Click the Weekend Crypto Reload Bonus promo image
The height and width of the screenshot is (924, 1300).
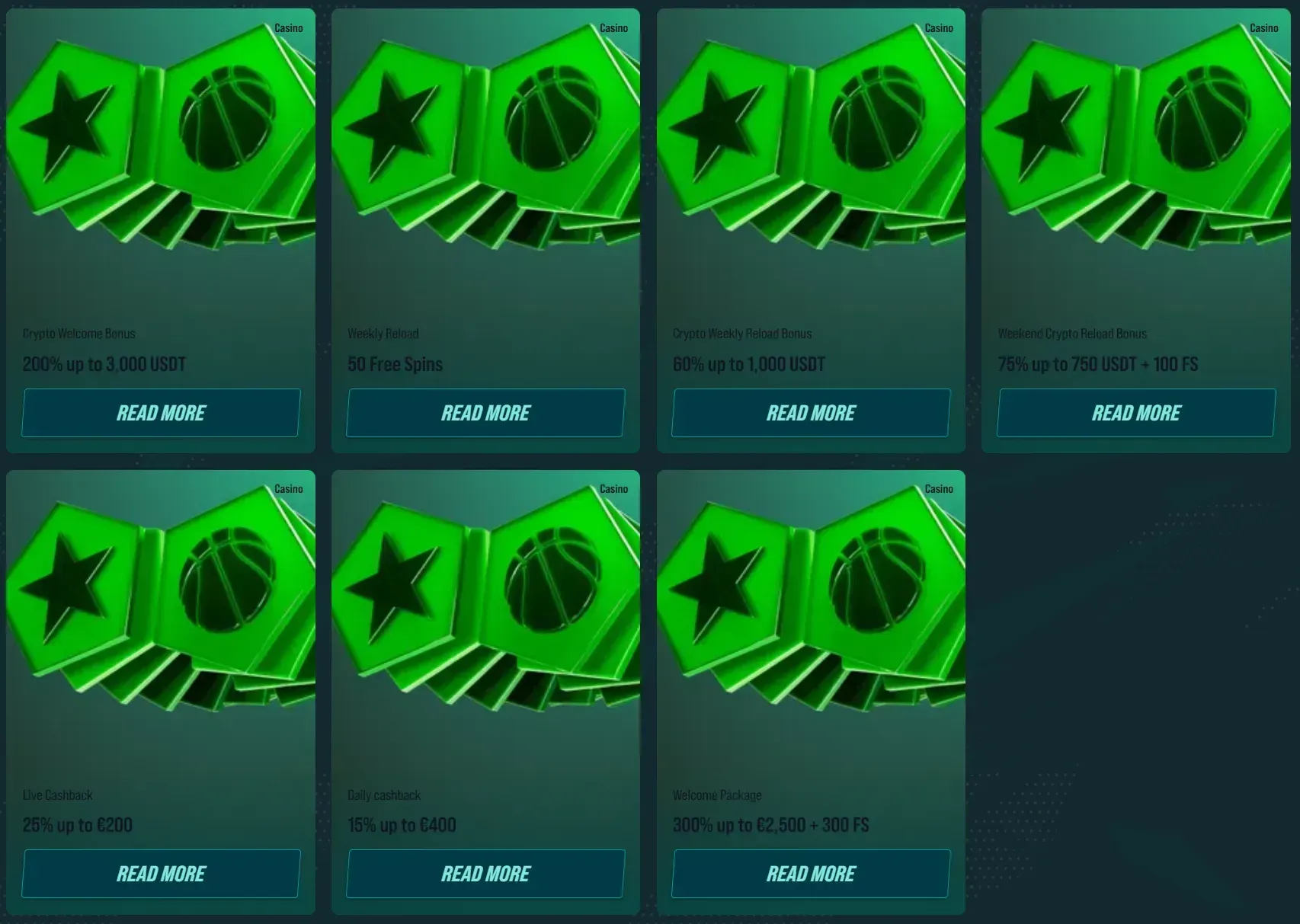pos(1135,152)
